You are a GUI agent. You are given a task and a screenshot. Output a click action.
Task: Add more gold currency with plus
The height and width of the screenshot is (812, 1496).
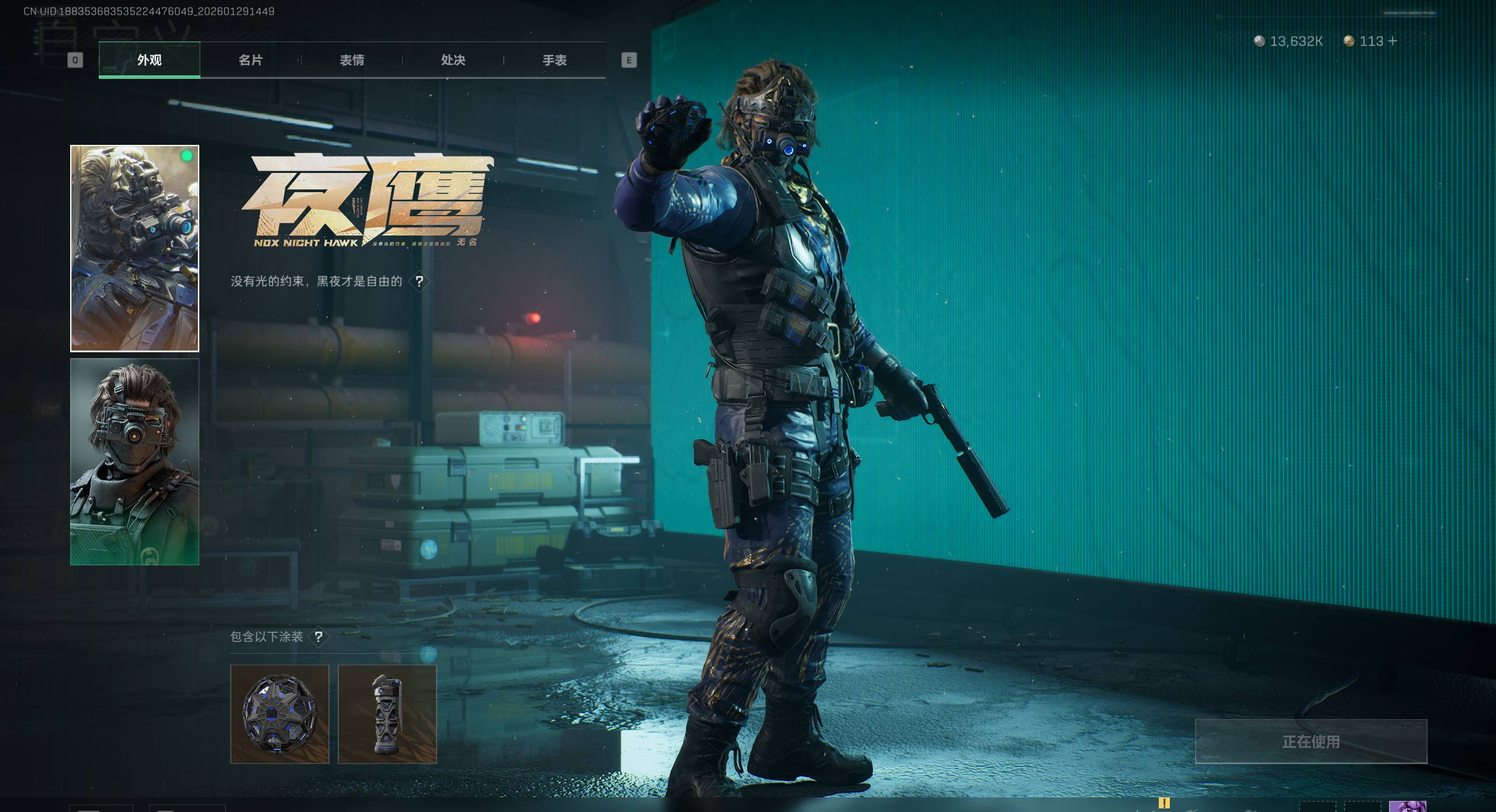(1393, 41)
